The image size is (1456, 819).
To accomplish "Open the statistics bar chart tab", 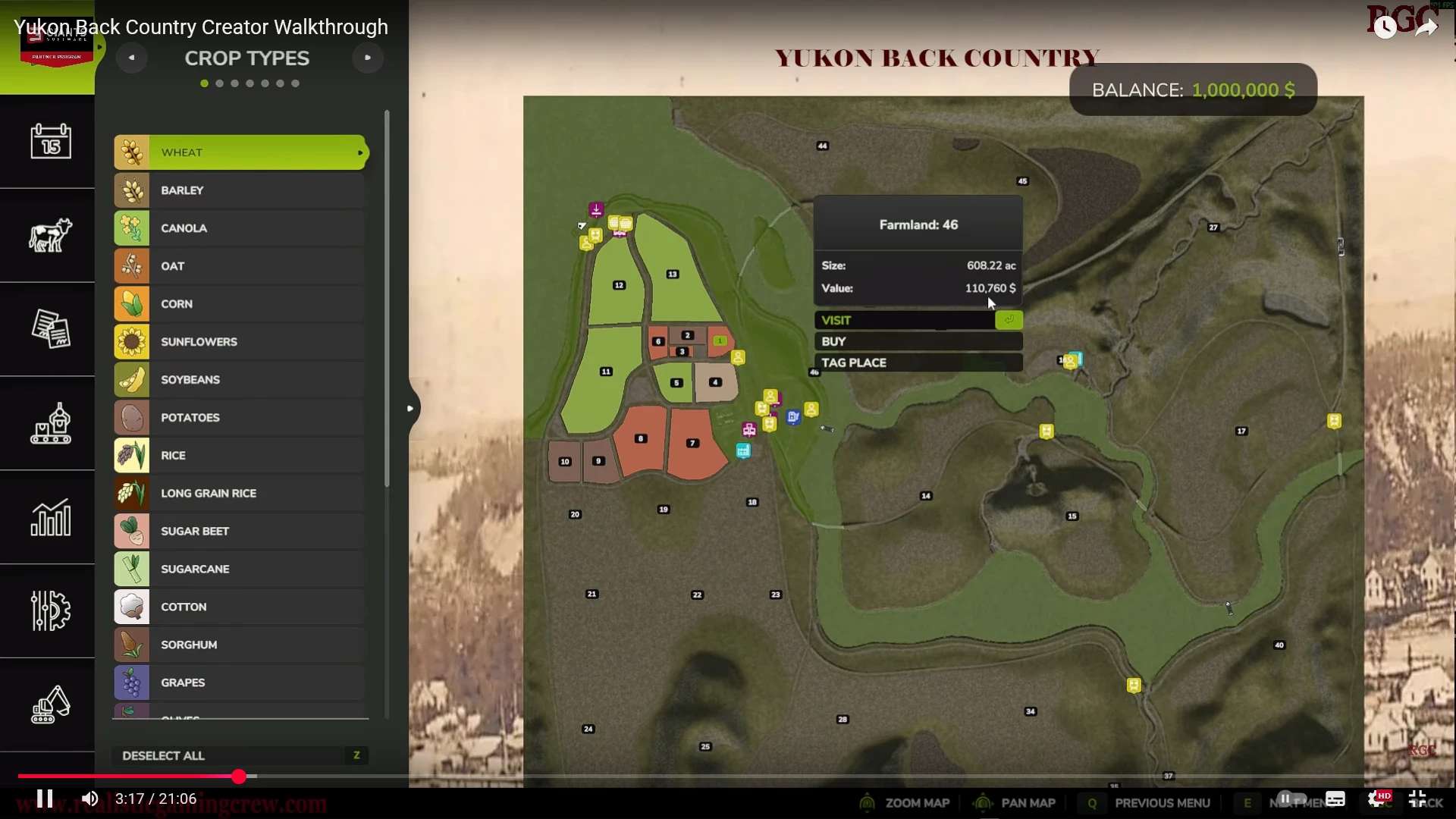I will tap(50, 517).
